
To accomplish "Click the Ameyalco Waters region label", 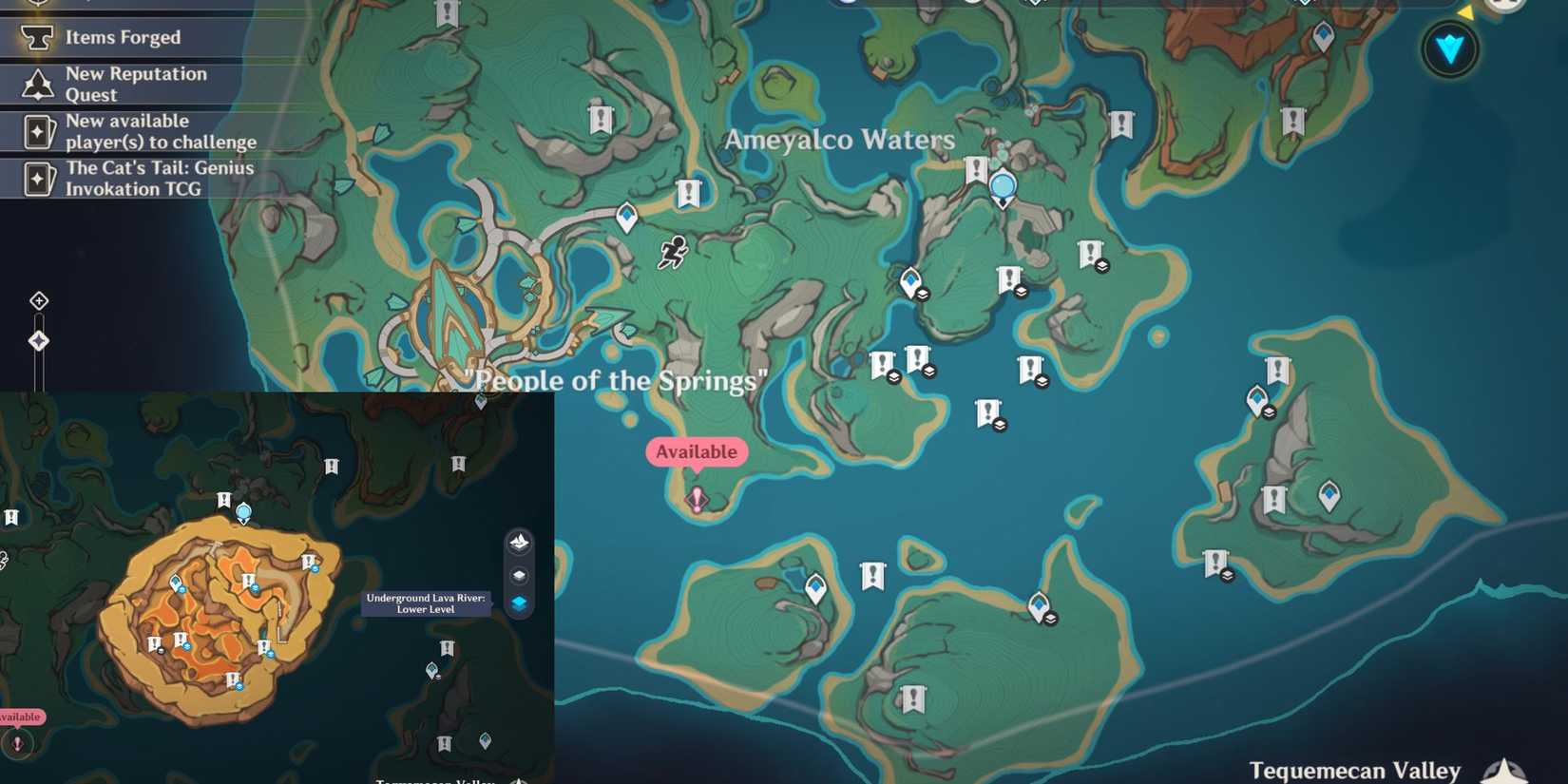I will tap(840, 140).
